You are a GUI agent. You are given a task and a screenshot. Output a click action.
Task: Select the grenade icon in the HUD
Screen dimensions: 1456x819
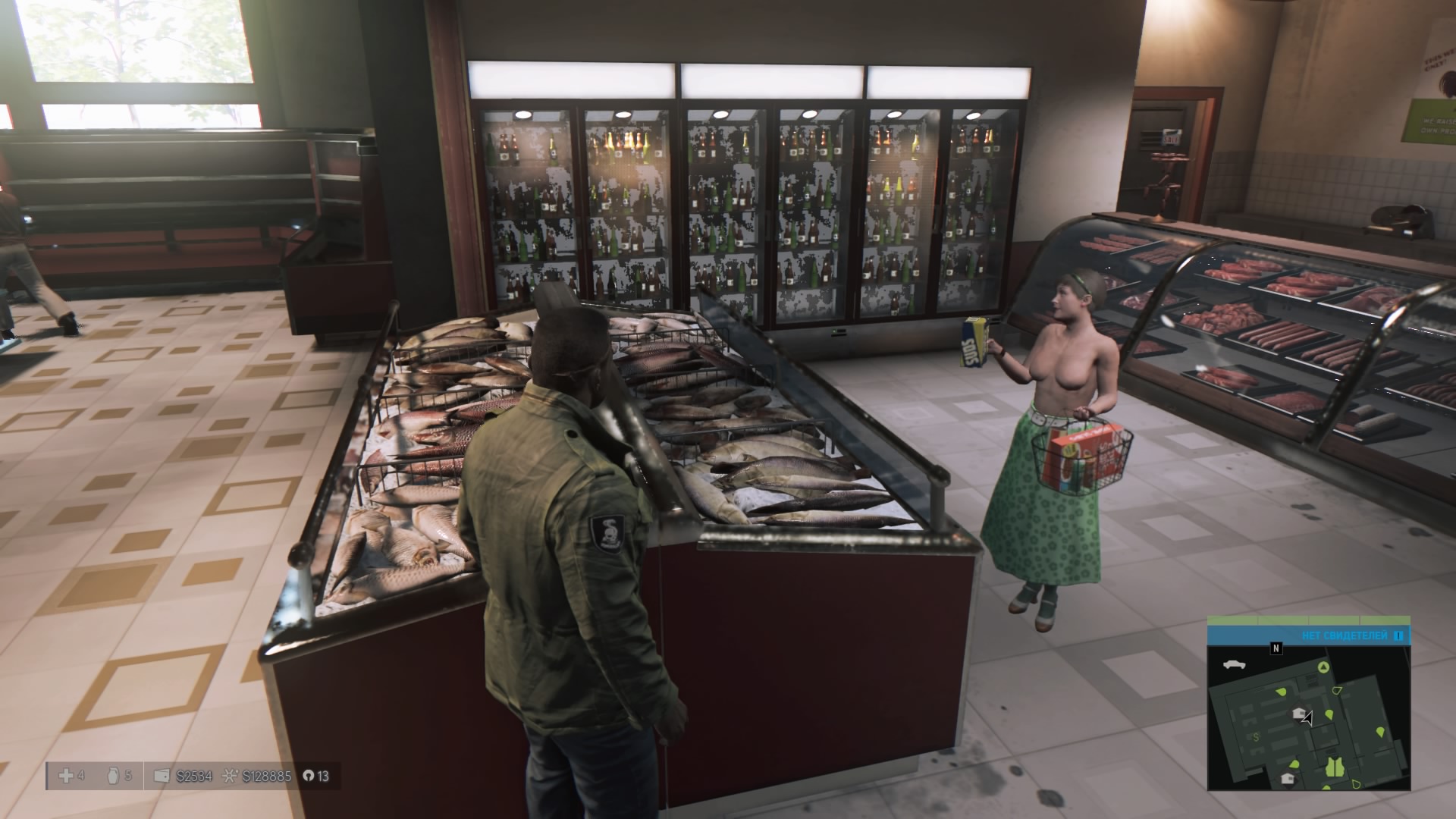click(x=113, y=776)
